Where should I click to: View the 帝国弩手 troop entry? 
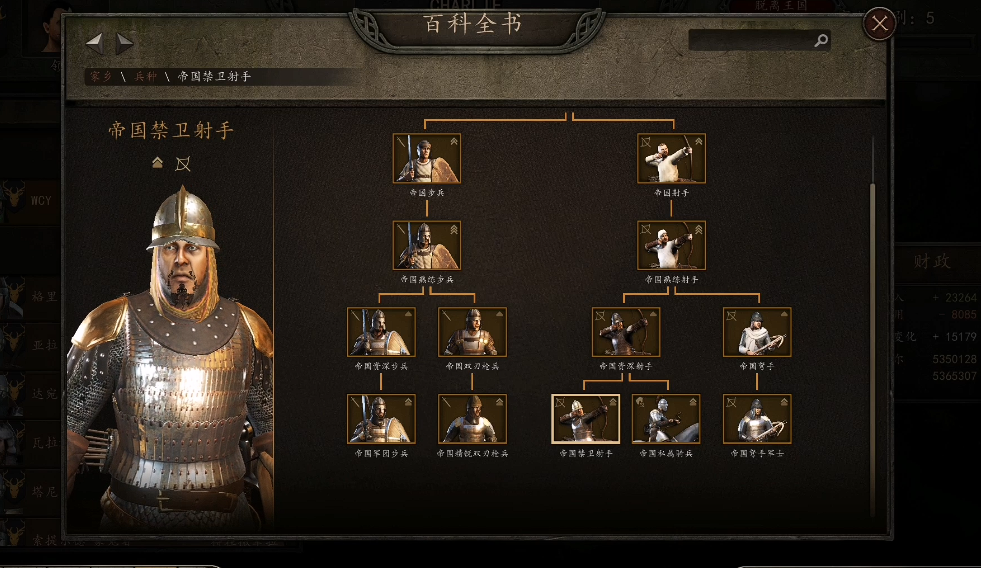click(757, 332)
